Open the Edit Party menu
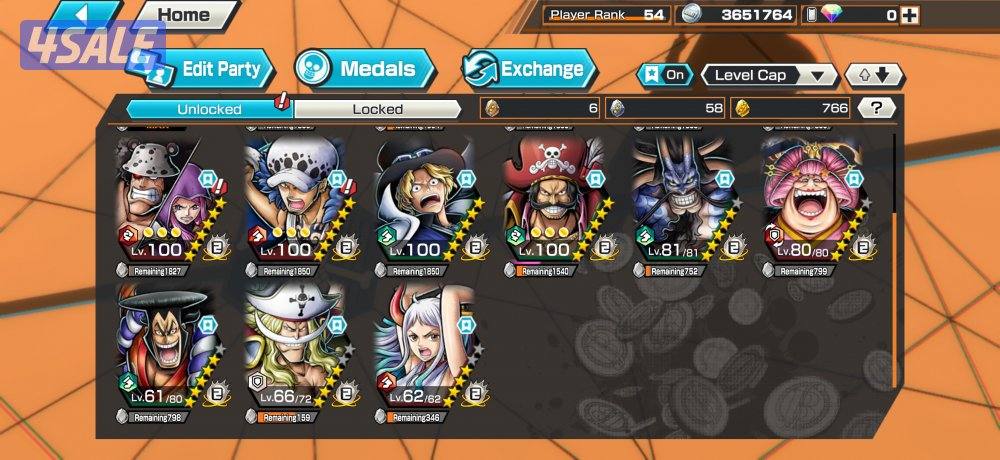1000x460 pixels. coord(212,69)
